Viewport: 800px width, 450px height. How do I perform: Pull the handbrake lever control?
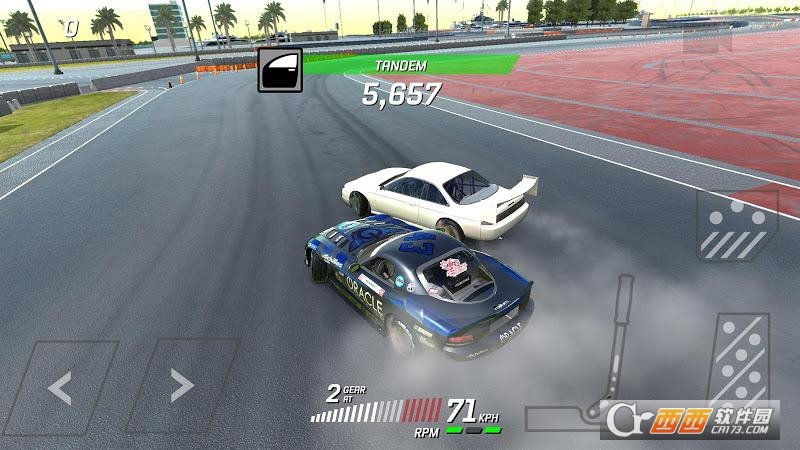(615, 345)
